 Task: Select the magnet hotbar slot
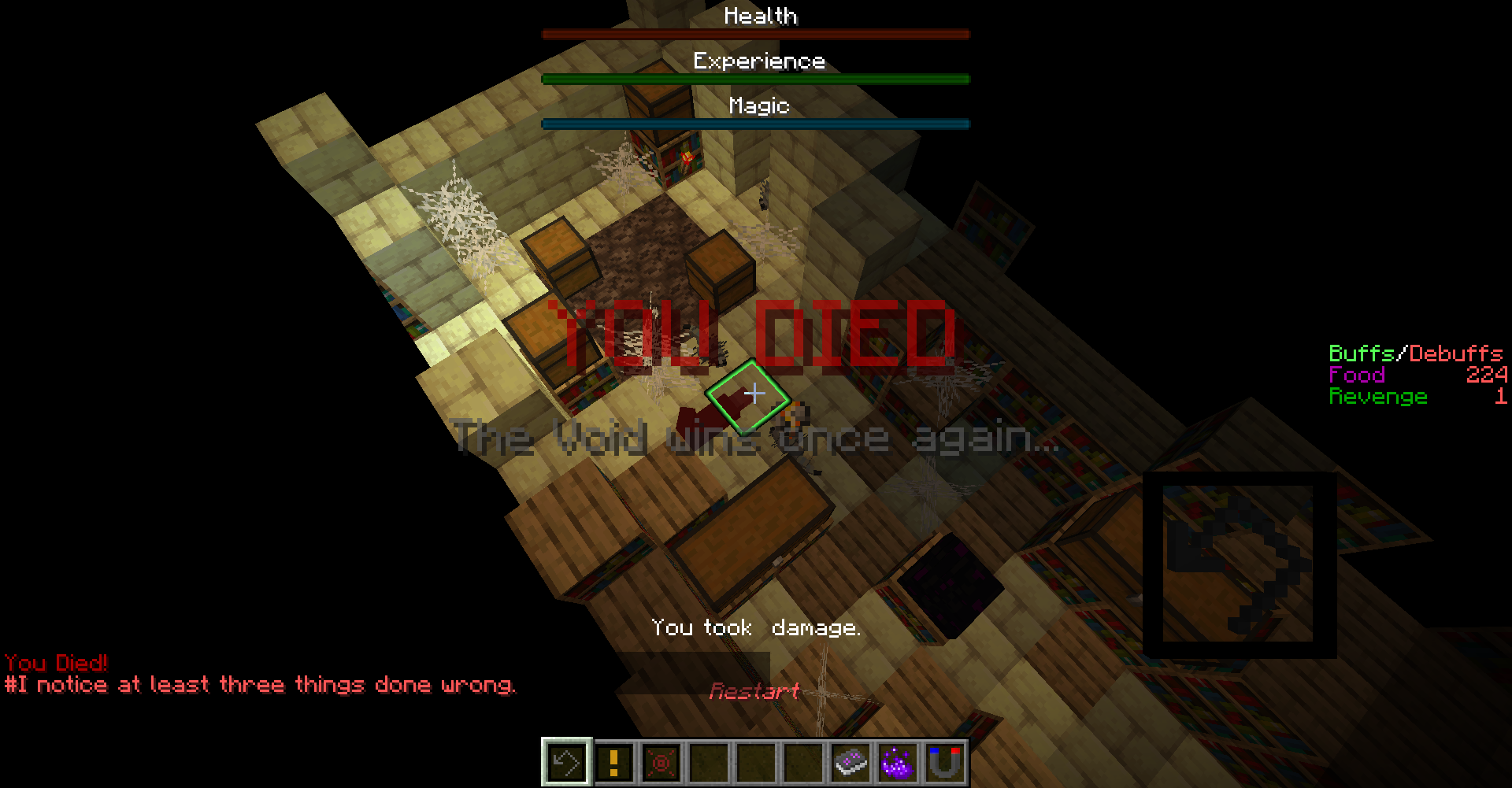click(x=945, y=762)
